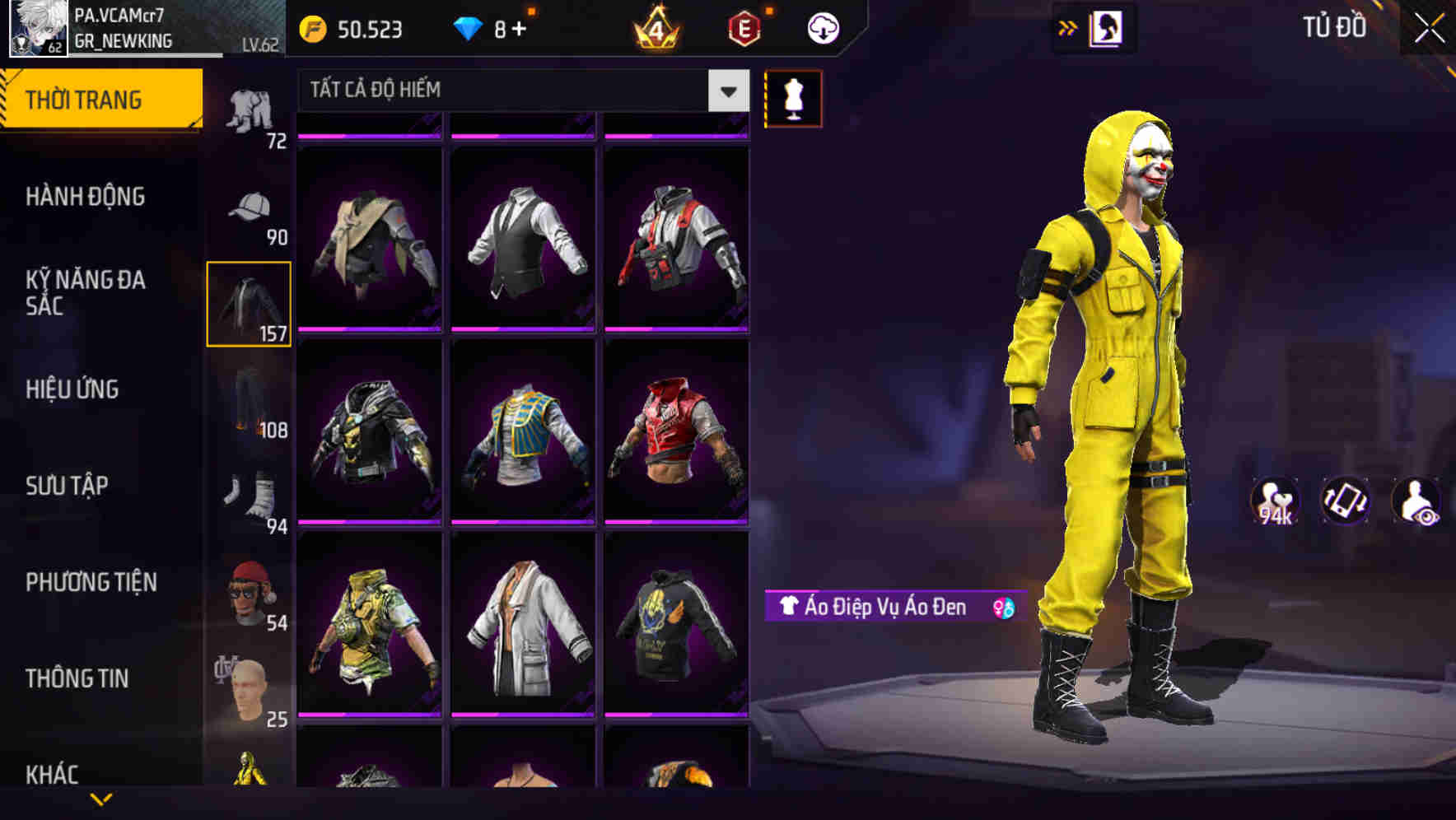Open the pants category with 108 items
The image size is (1456, 820).
(x=248, y=403)
